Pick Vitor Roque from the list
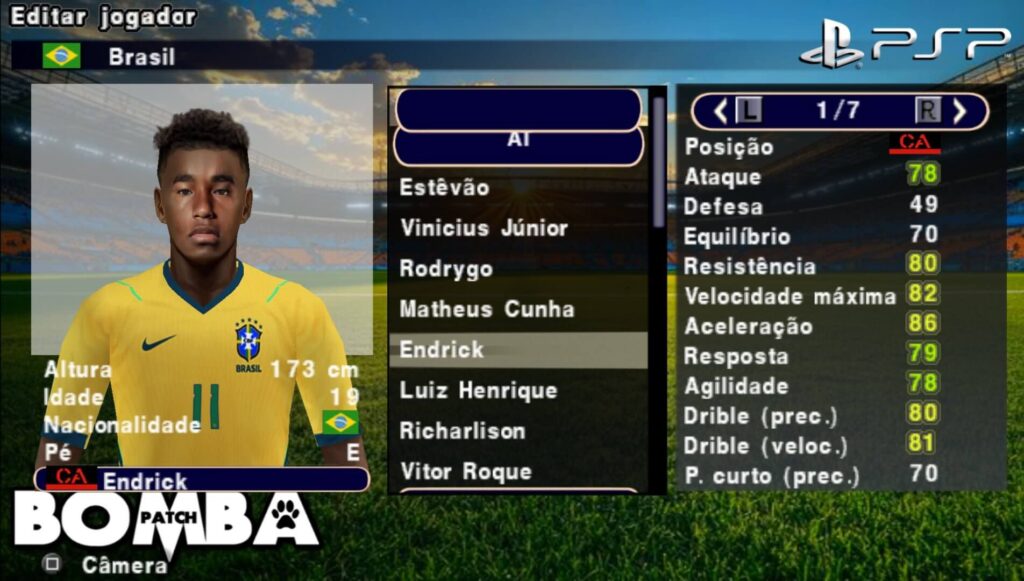 pos(466,471)
